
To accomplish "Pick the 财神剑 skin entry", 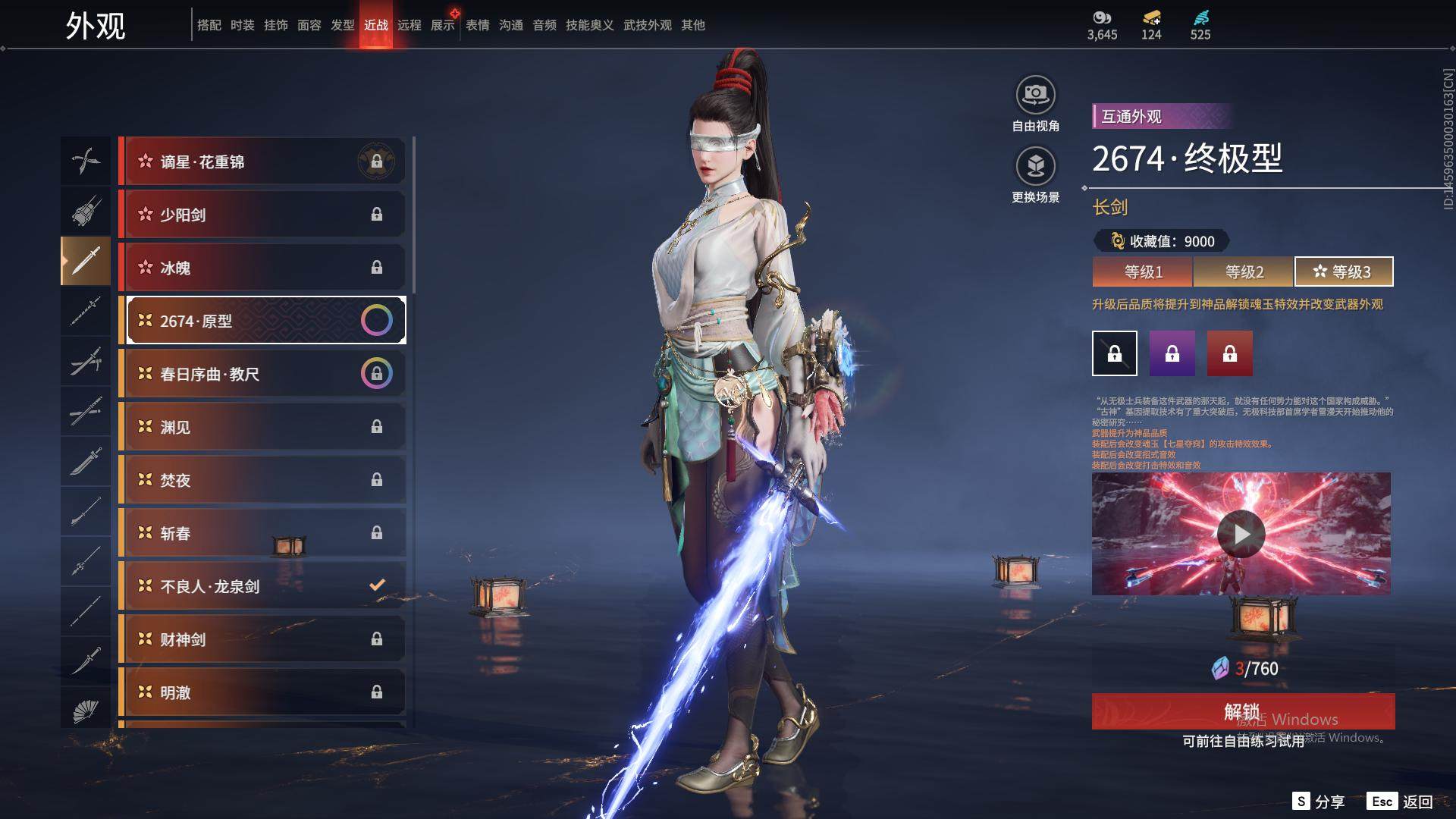I will coord(262,639).
